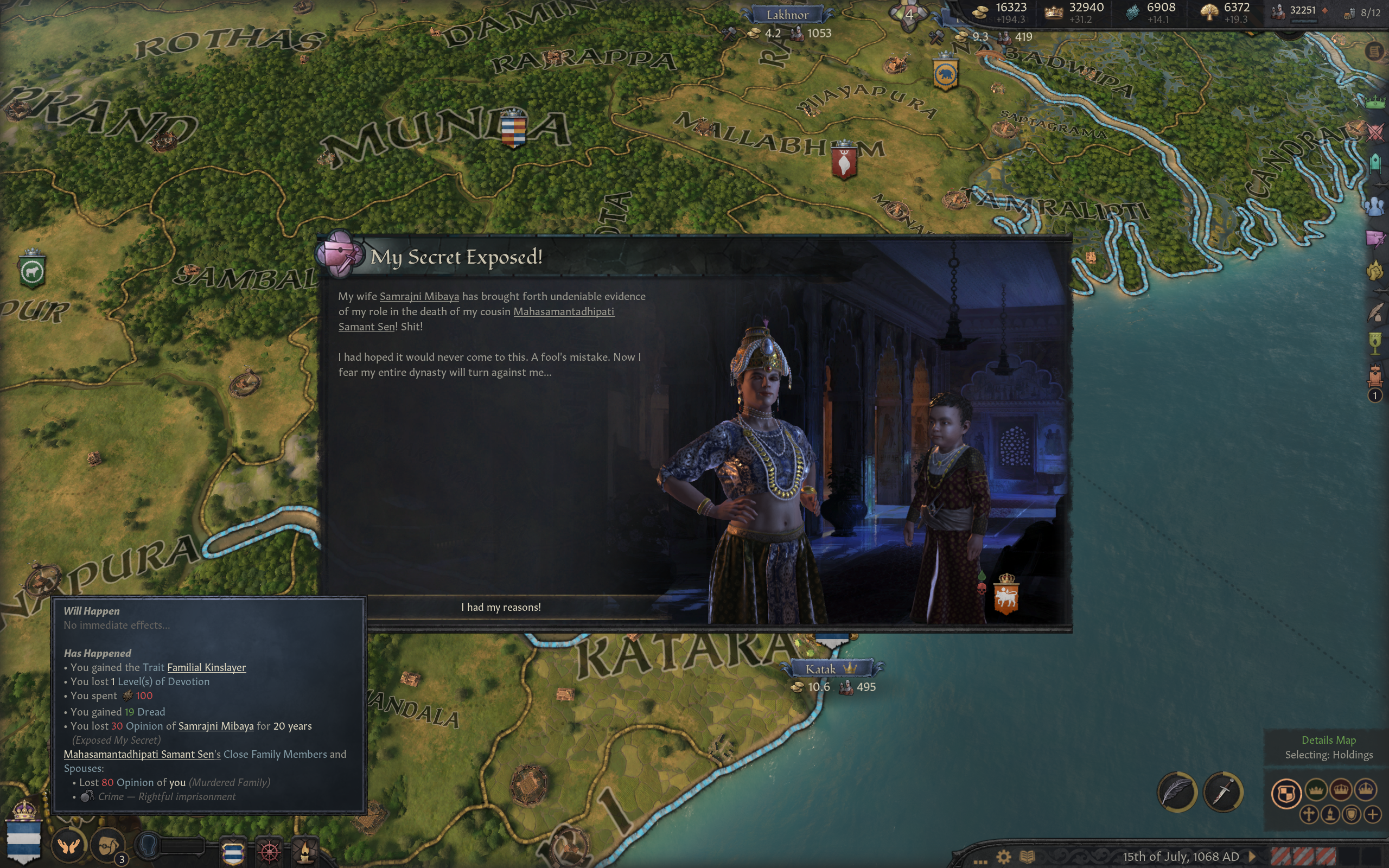
Task: Open the crossed-swords Military menu
Action: [1375, 132]
